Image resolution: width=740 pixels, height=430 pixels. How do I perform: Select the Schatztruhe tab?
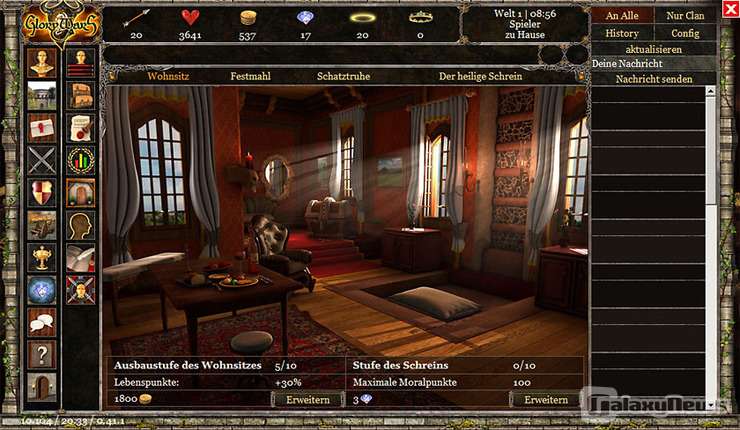342,76
